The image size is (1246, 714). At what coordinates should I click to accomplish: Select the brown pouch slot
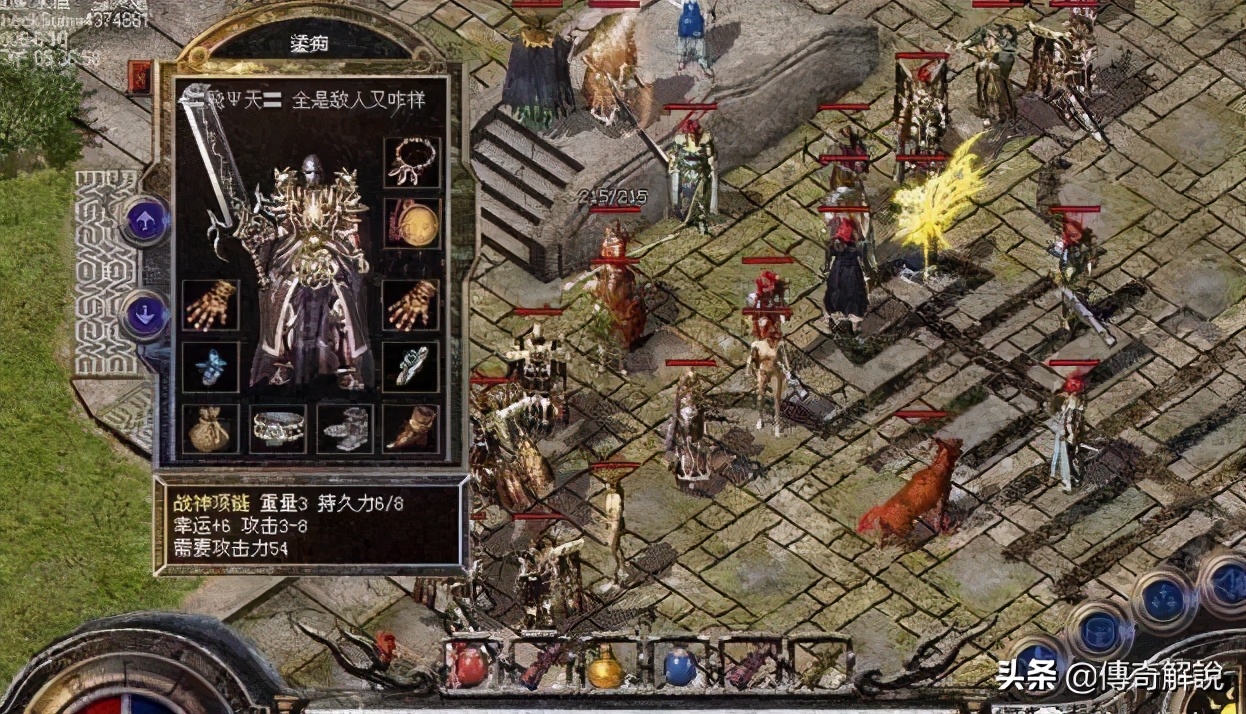click(x=211, y=429)
